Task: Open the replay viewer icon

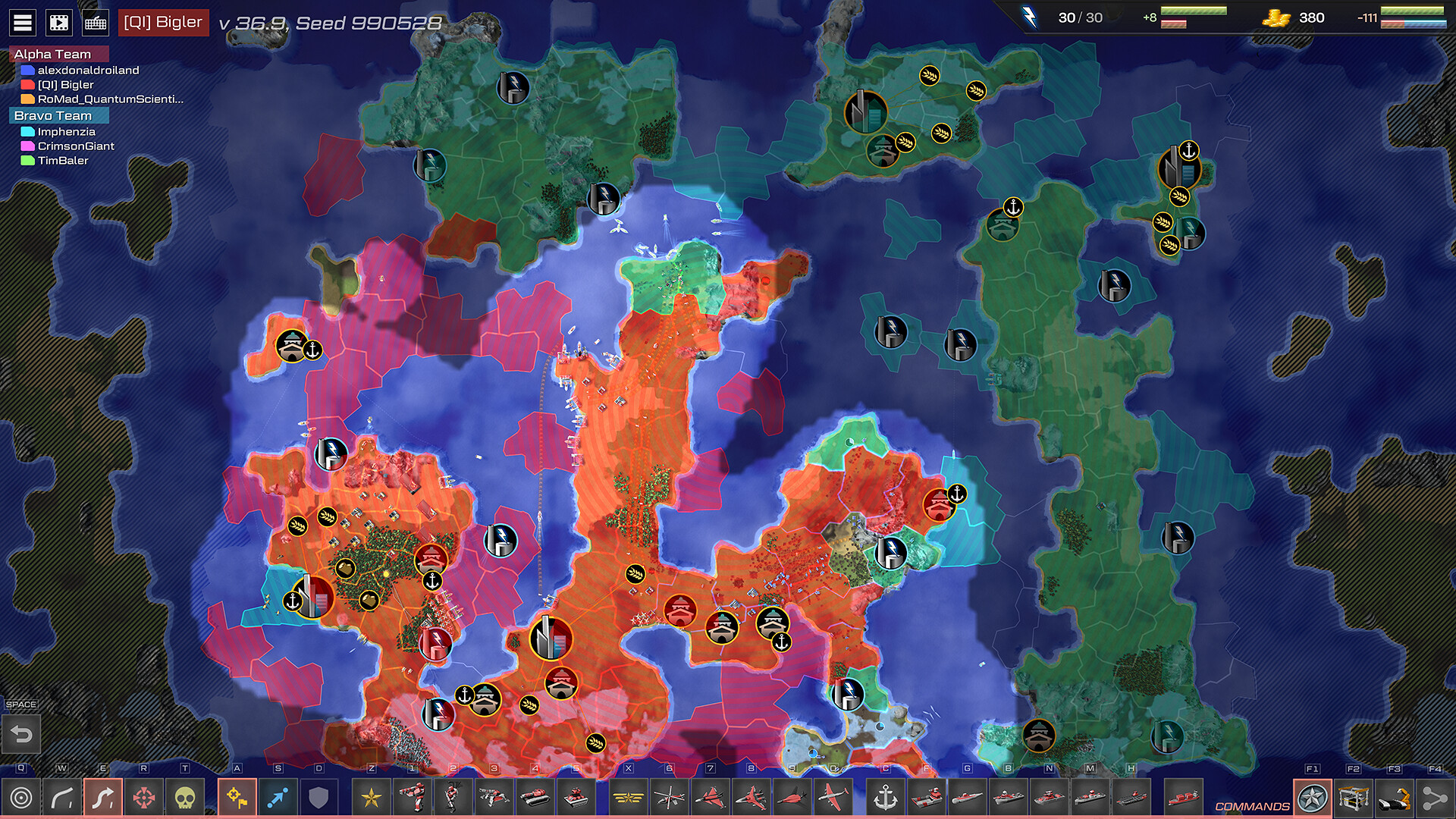Action: click(x=59, y=22)
